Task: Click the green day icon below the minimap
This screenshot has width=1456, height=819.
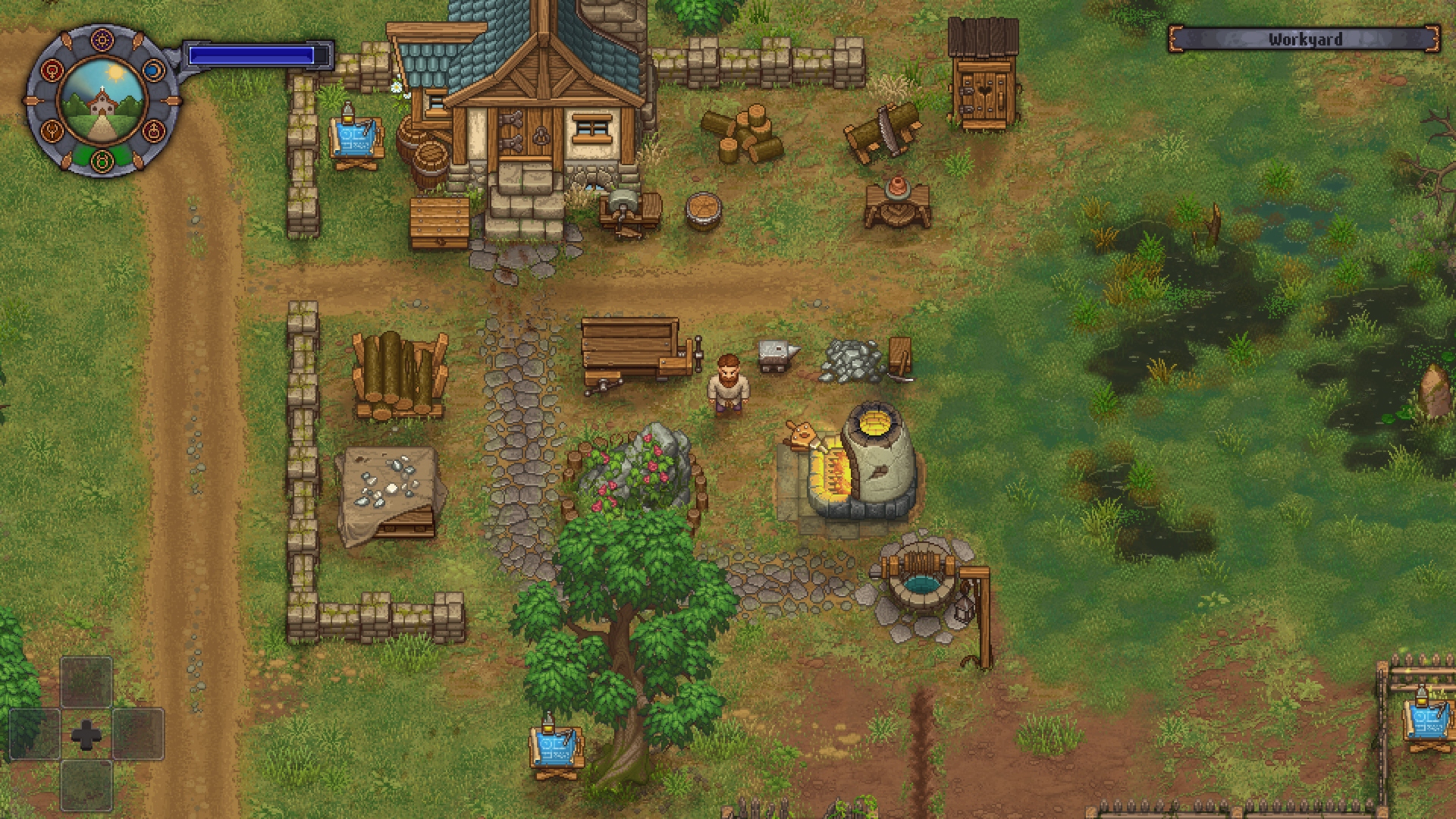Action: tap(101, 161)
